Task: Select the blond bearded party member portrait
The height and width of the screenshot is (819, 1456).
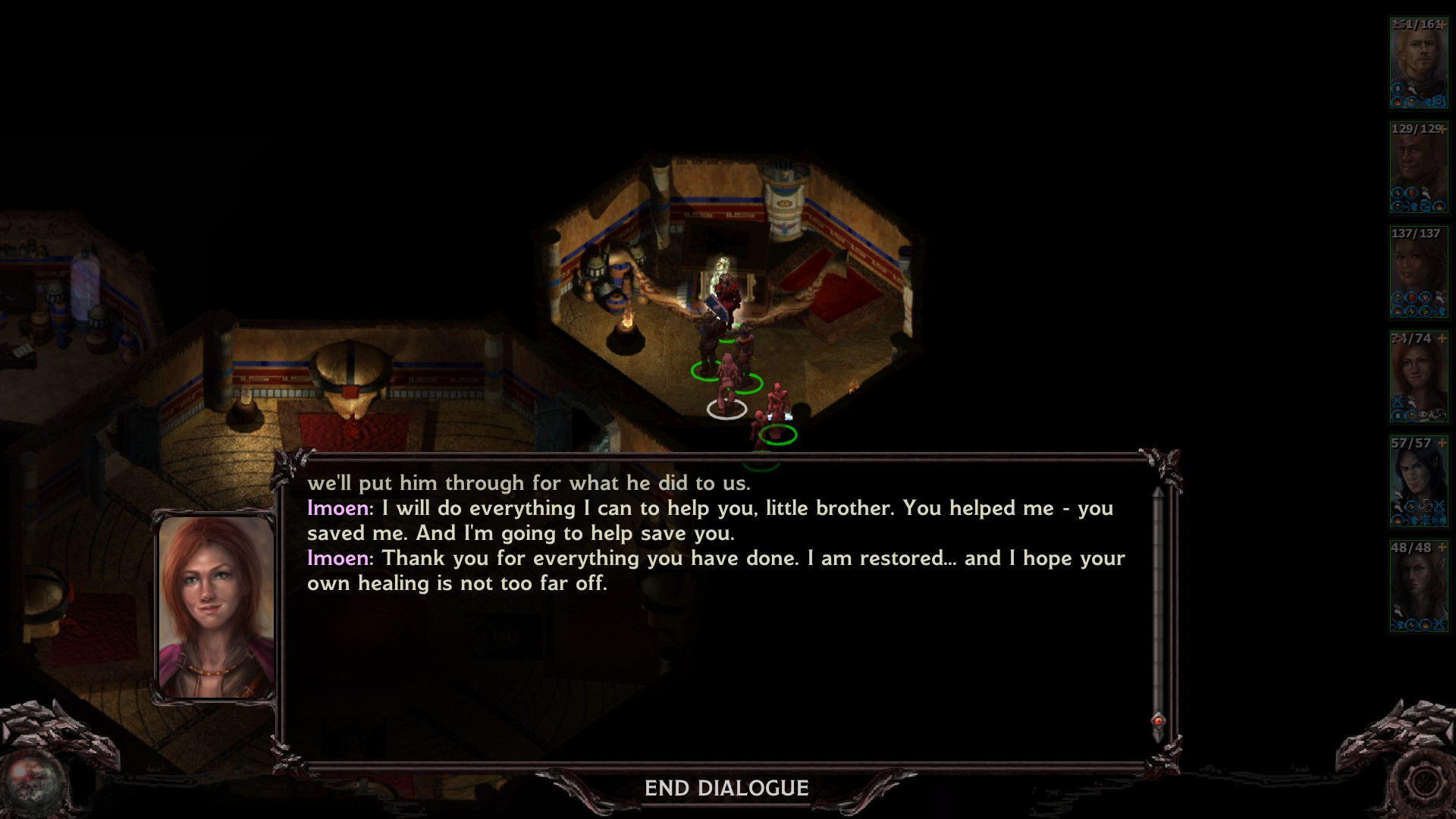Action: tap(1418, 63)
